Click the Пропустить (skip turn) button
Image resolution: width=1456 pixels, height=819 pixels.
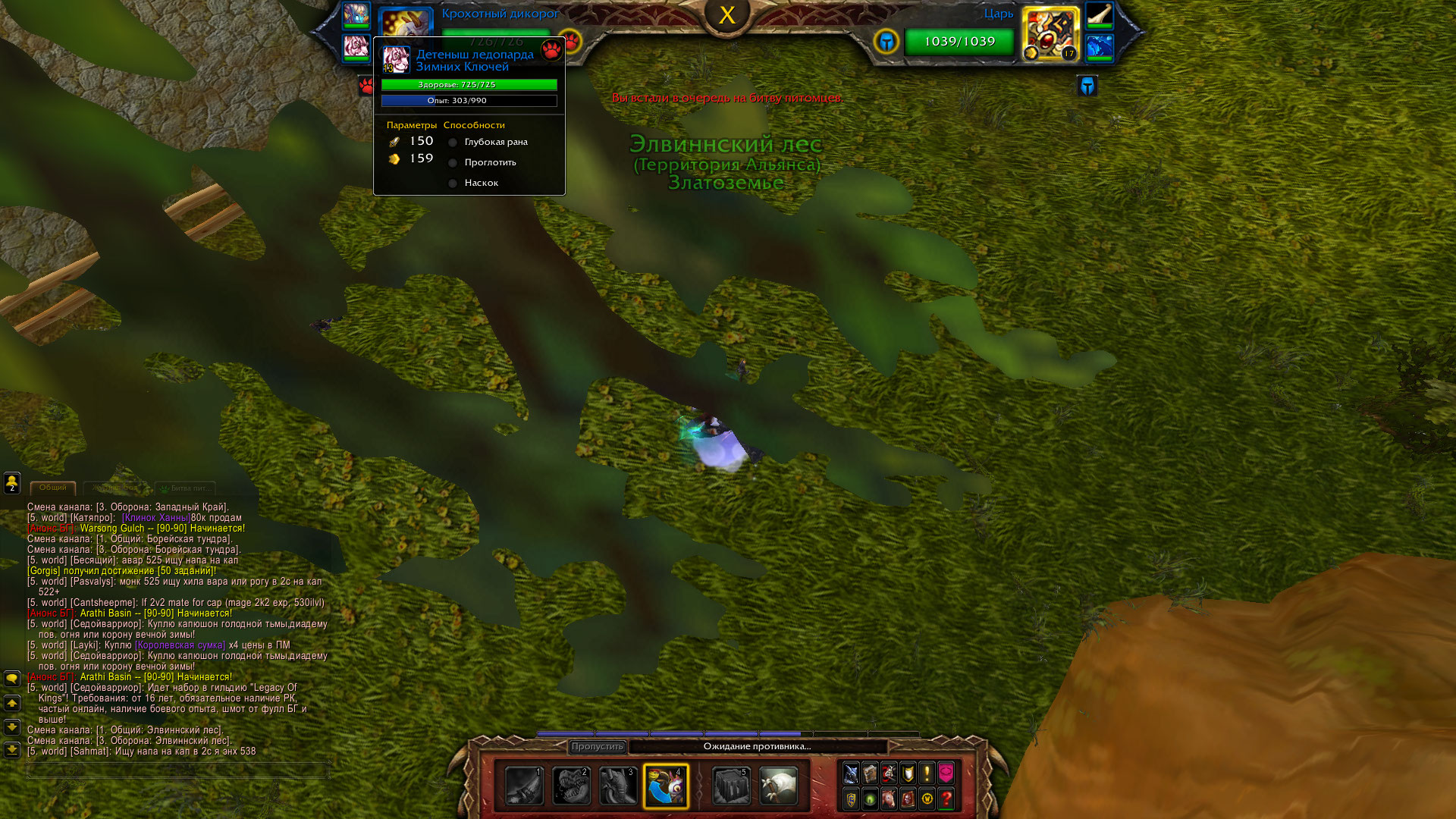click(598, 747)
